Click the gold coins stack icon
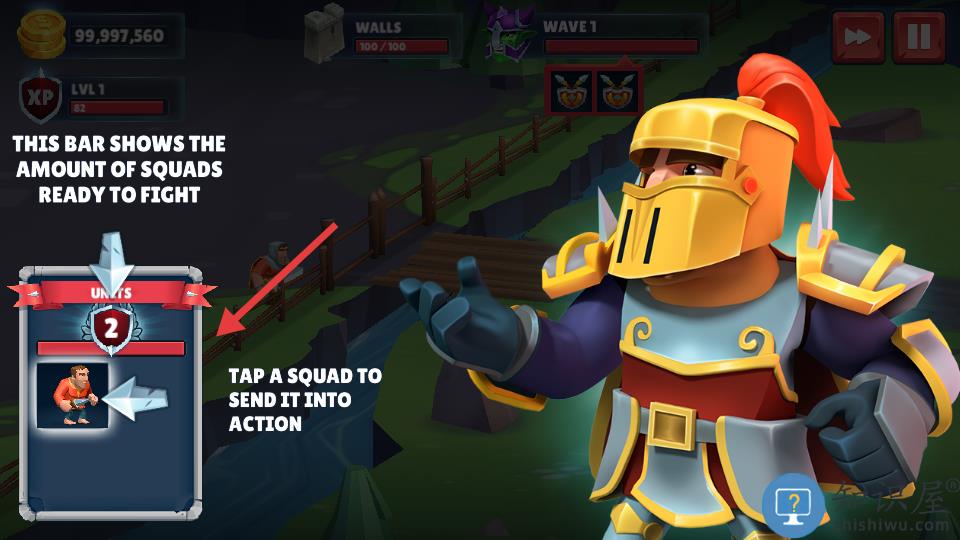960x540 pixels. coord(40,35)
